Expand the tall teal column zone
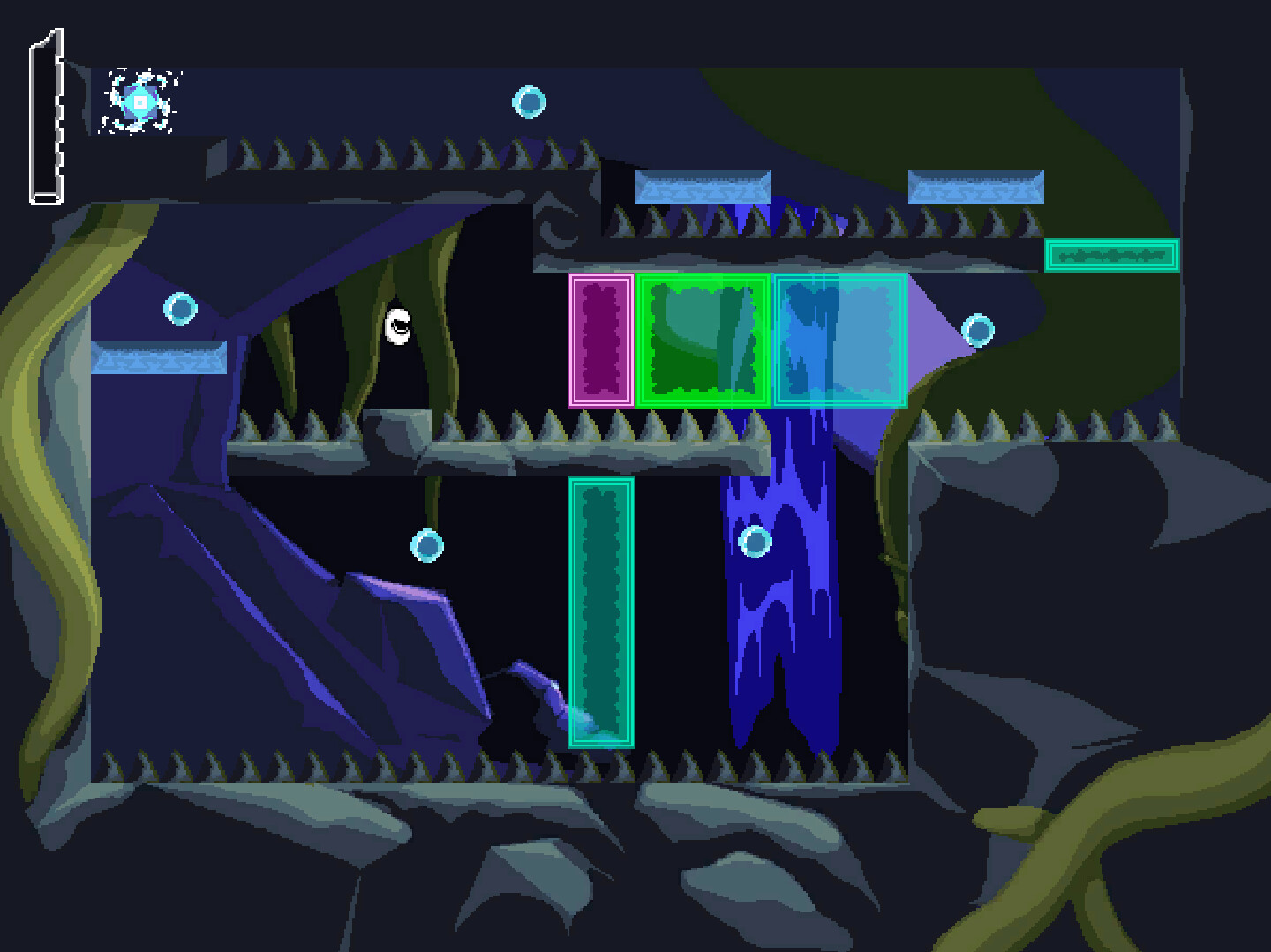Image resolution: width=1271 pixels, height=952 pixels. (x=601, y=613)
